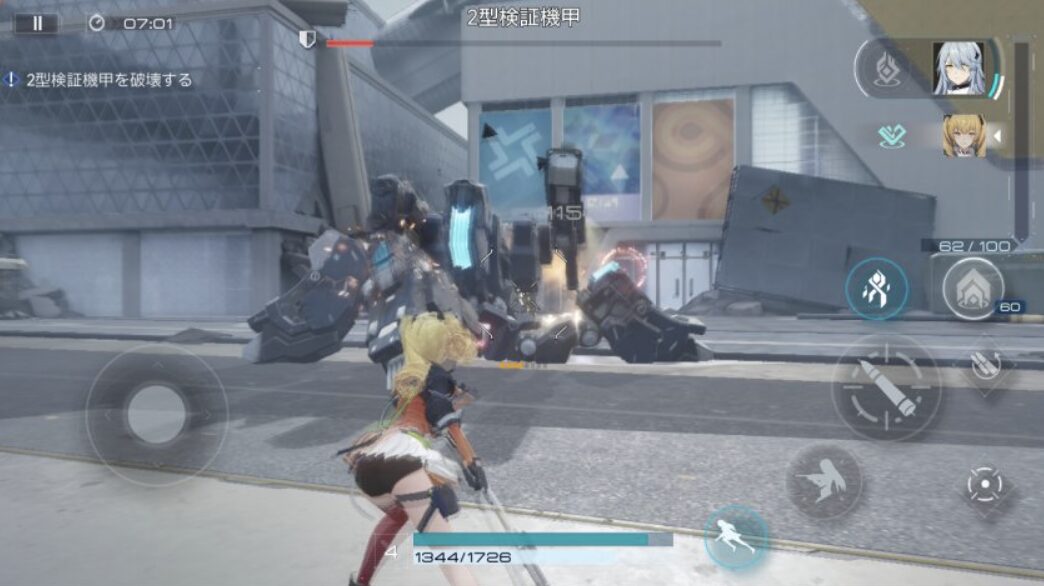
Task: Tap the bullet fire attack button
Action: pyautogui.click(x=886, y=388)
